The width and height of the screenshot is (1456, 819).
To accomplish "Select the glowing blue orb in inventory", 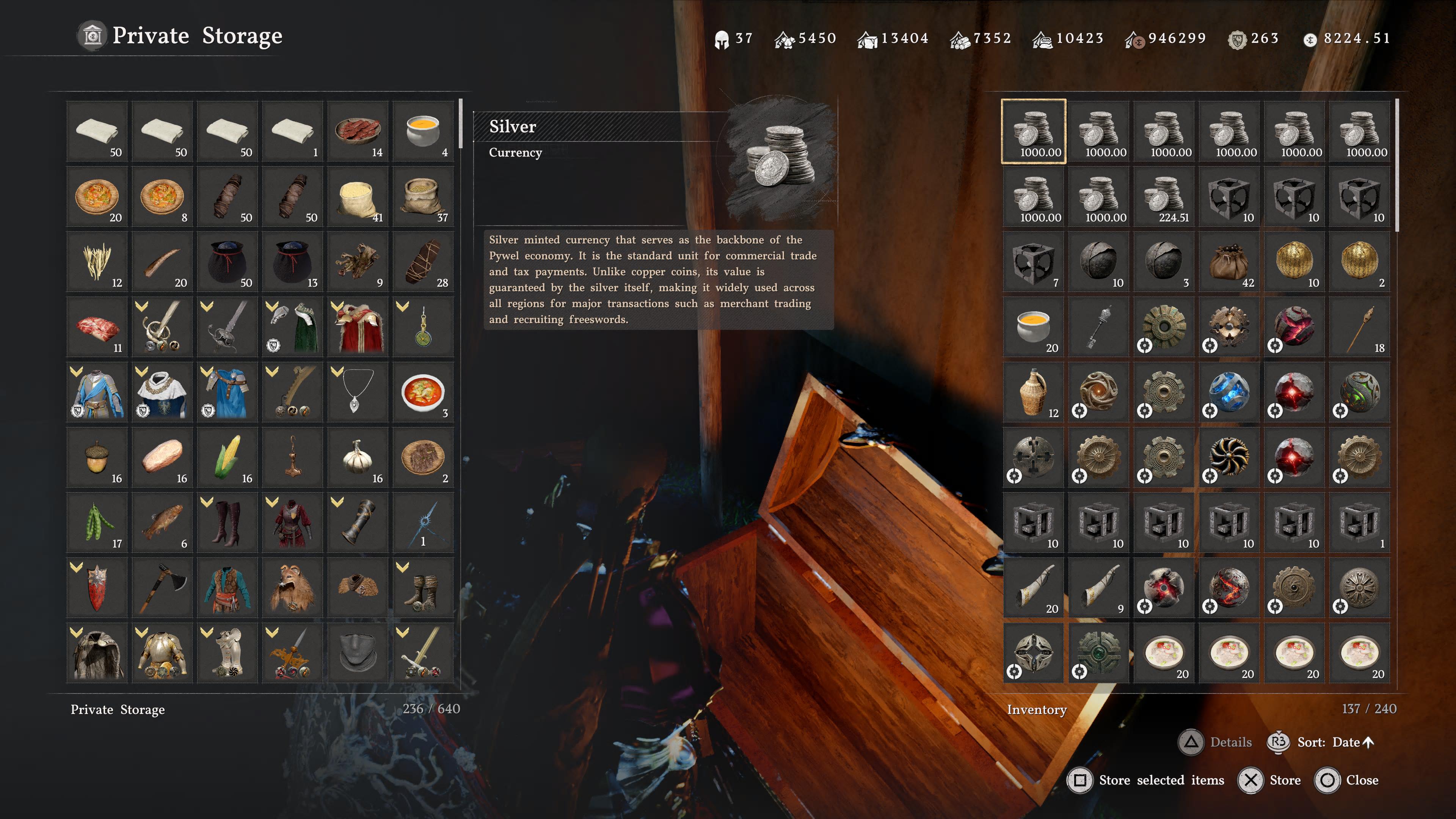I will (x=1229, y=392).
